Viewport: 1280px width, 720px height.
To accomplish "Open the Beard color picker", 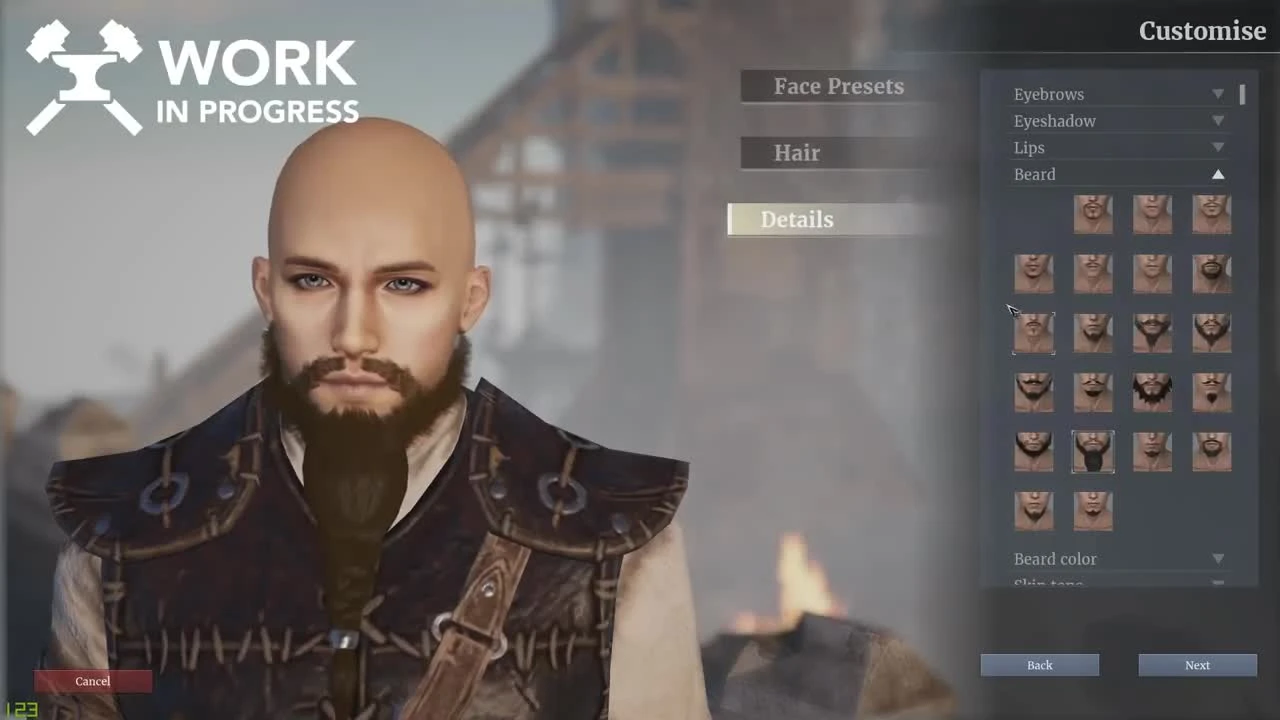I will point(1117,559).
